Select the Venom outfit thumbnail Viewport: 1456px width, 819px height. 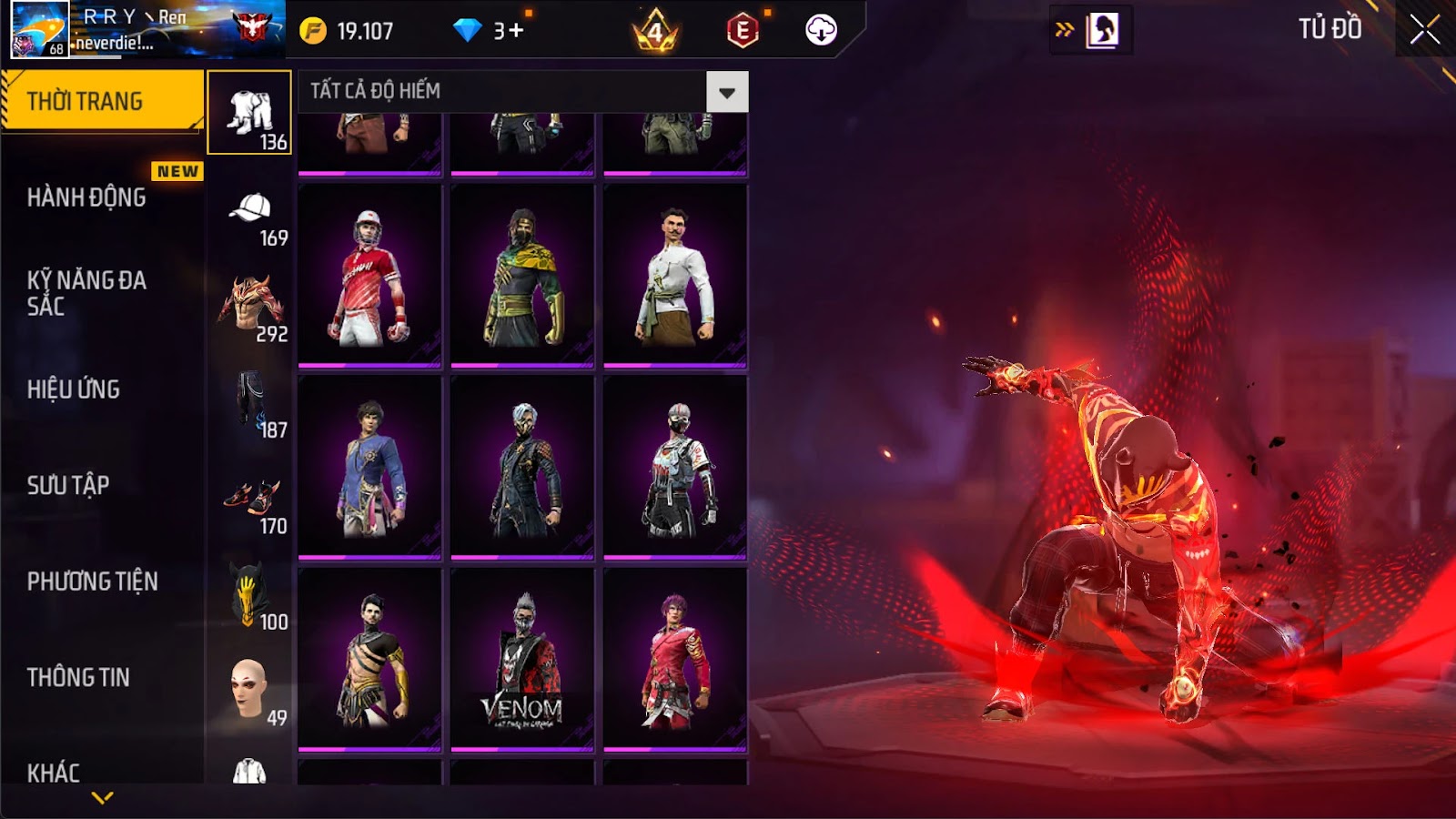[x=522, y=660]
